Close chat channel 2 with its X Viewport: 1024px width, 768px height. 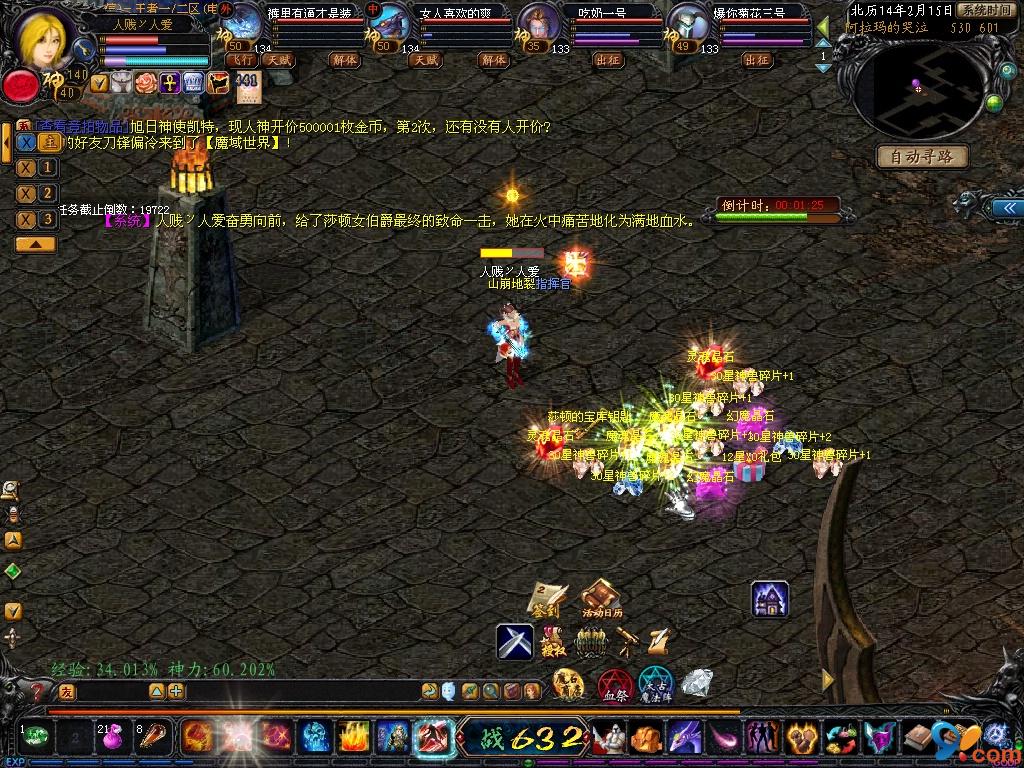click(x=27, y=193)
